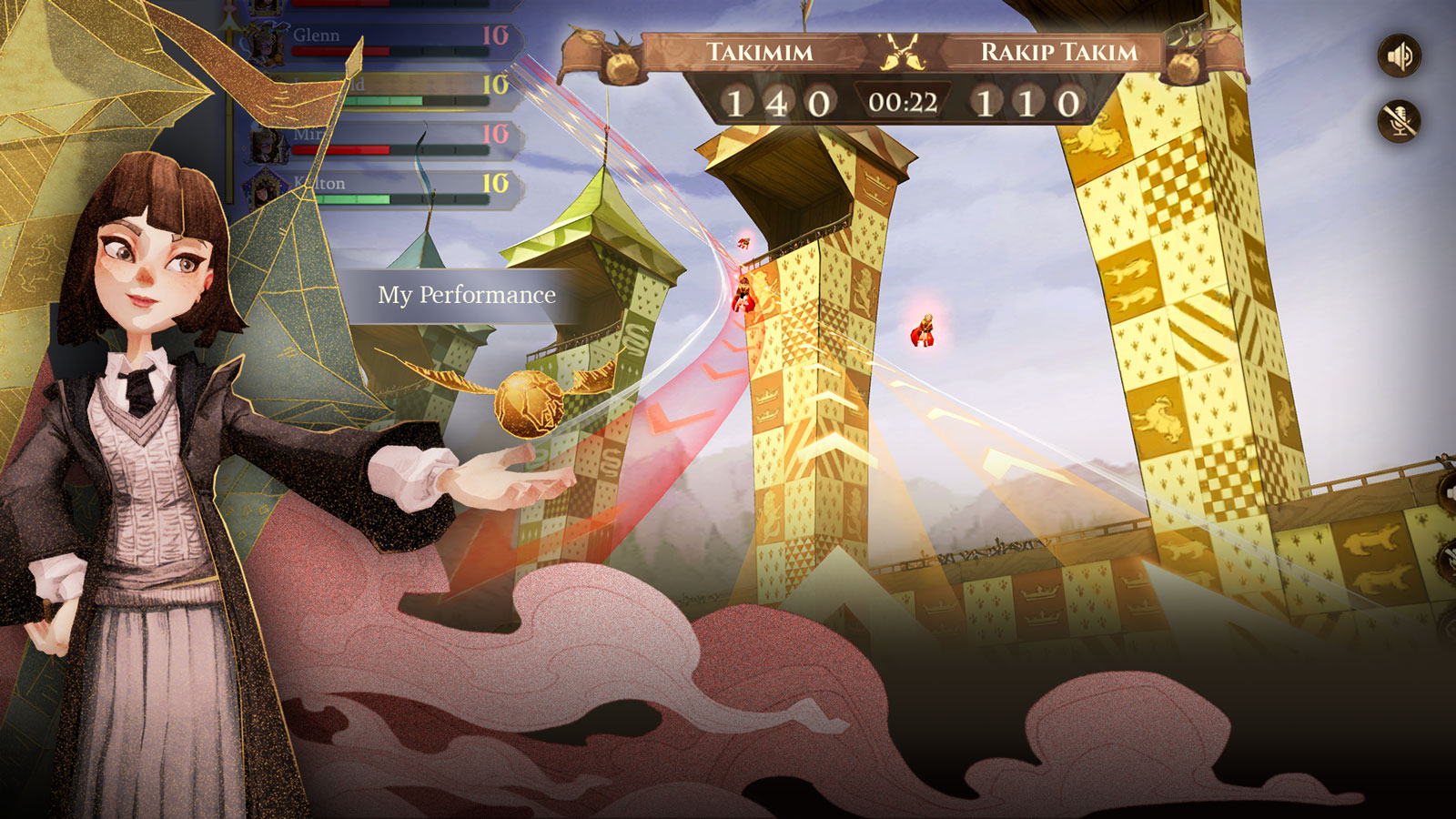Image resolution: width=1456 pixels, height=819 pixels.
Task: Open the My Performance panel
Action: [x=466, y=296]
